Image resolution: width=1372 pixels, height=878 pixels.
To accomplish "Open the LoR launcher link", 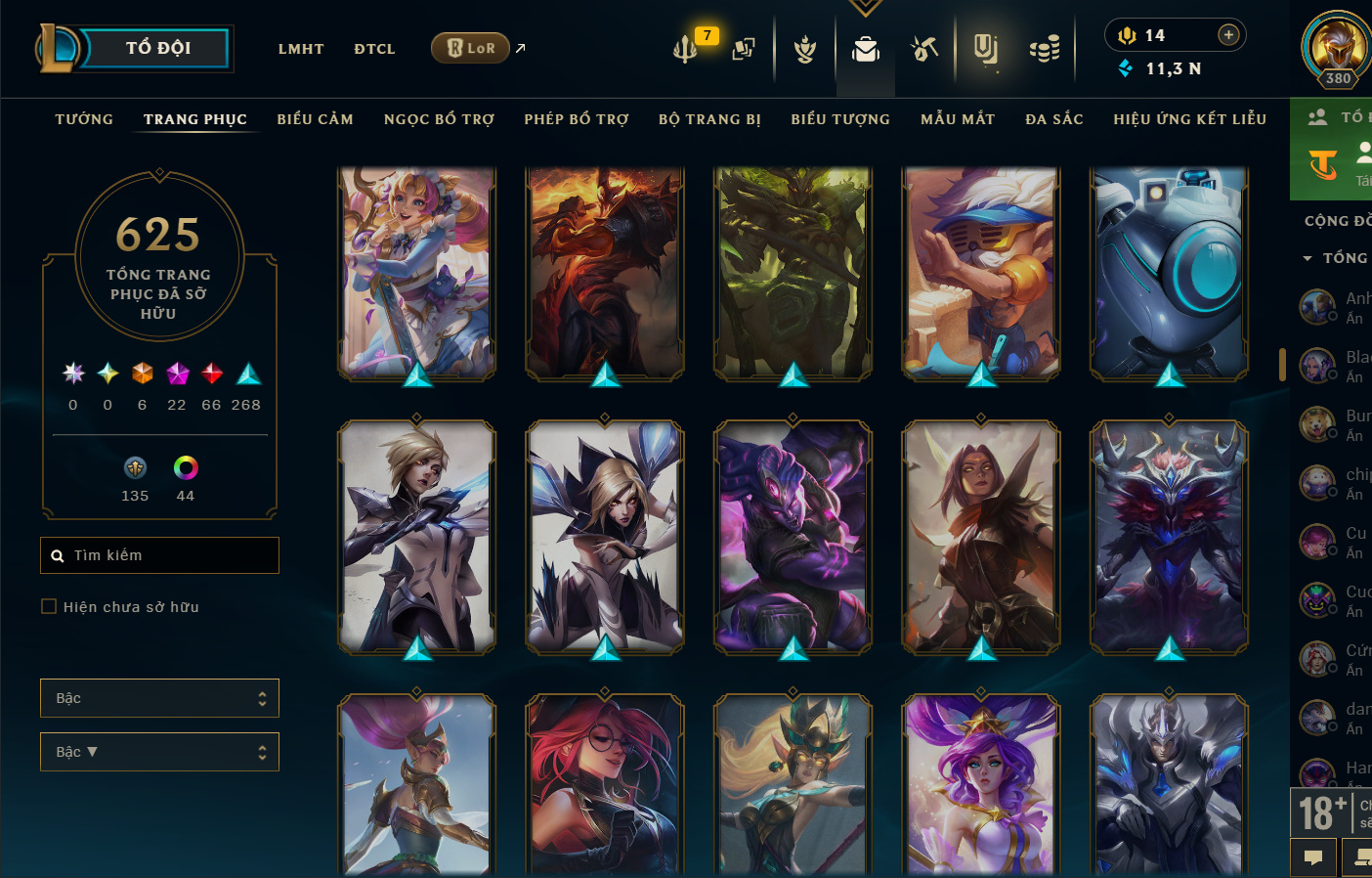I will pyautogui.click(x=471, y=48).
